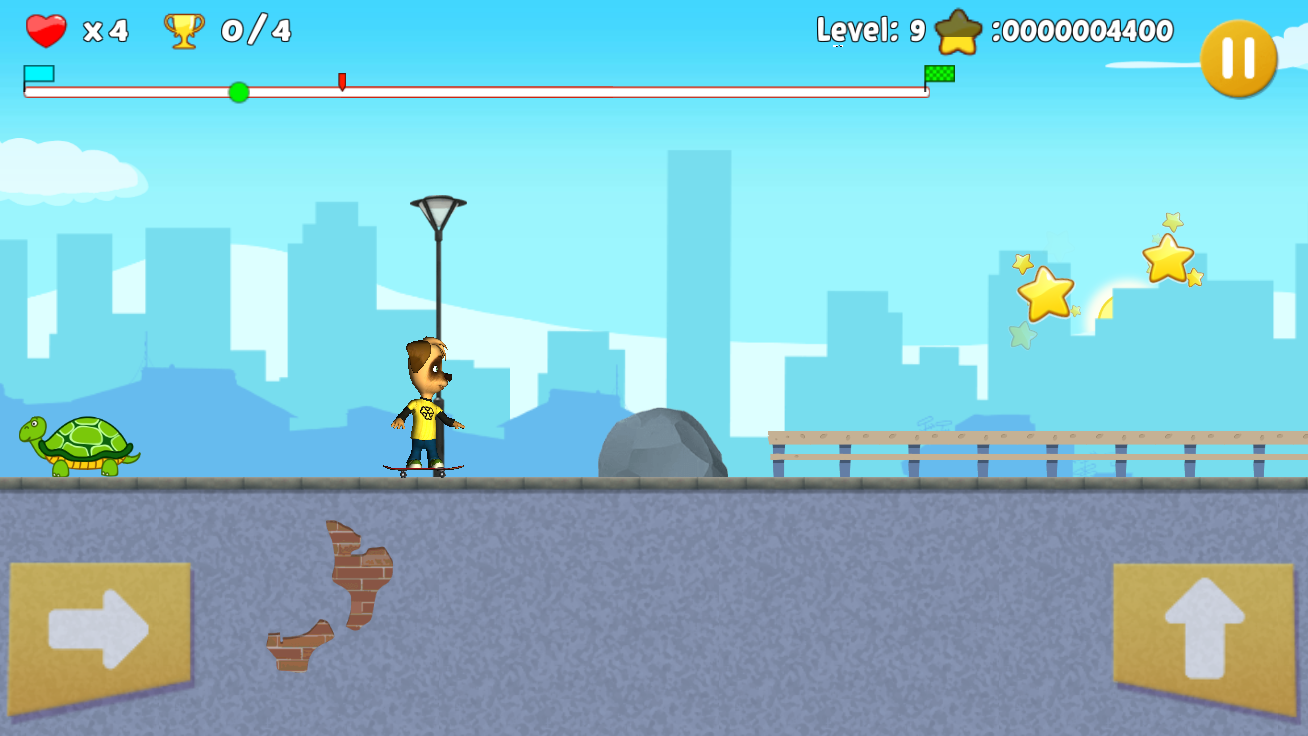Click the star score icon
The height and width of the screenshot is (736, 1308).
(x=957, y=29)
